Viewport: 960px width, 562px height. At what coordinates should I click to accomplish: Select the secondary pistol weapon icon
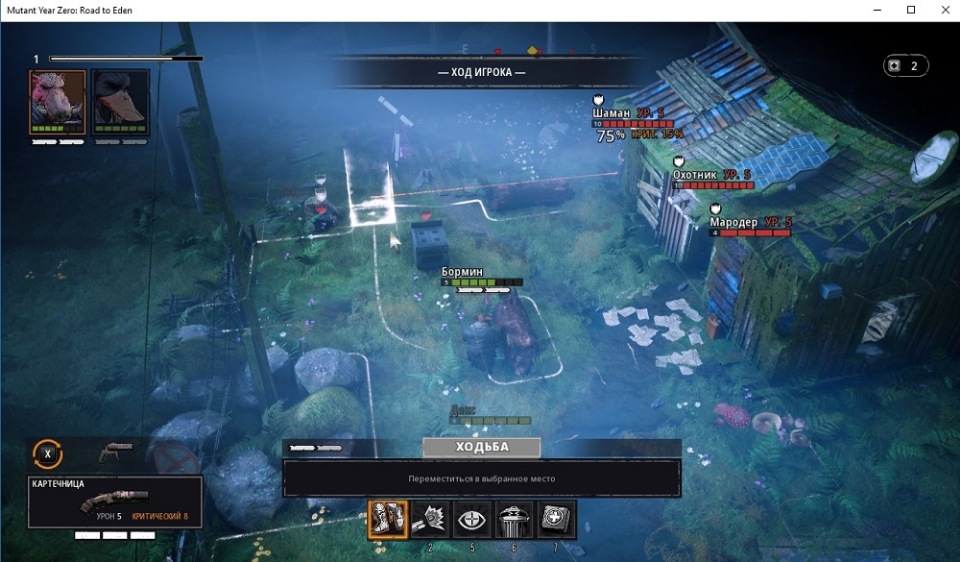(x=115, y=452)
